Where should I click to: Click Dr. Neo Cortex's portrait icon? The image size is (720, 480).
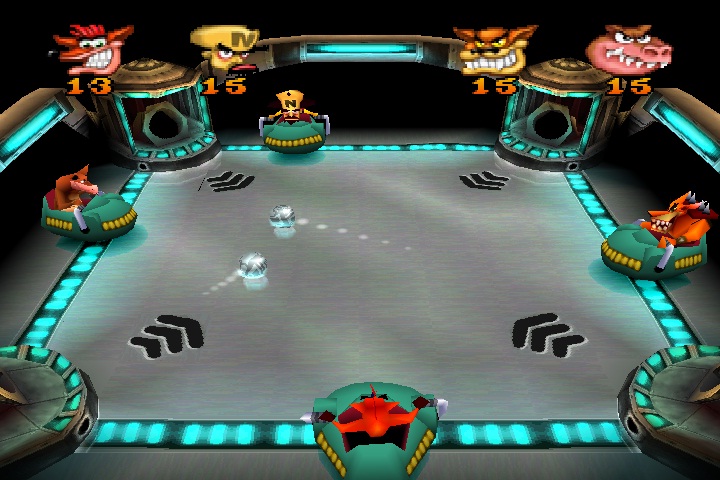point(226,50)
